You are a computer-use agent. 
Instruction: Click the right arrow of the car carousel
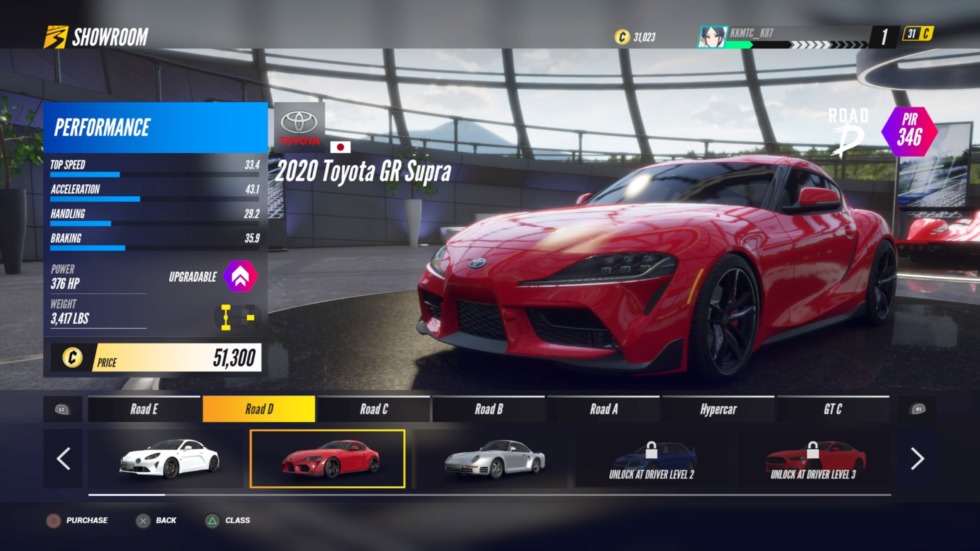[x=917, y=459]
